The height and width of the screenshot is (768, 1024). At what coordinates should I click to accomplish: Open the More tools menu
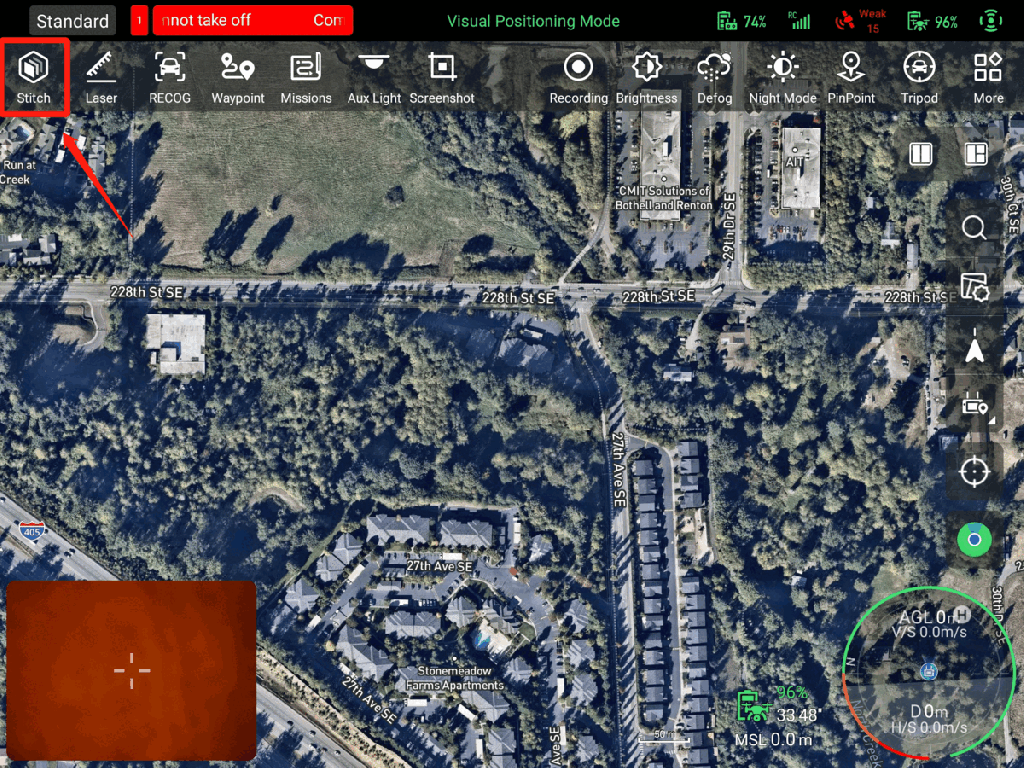click(988, 76)
